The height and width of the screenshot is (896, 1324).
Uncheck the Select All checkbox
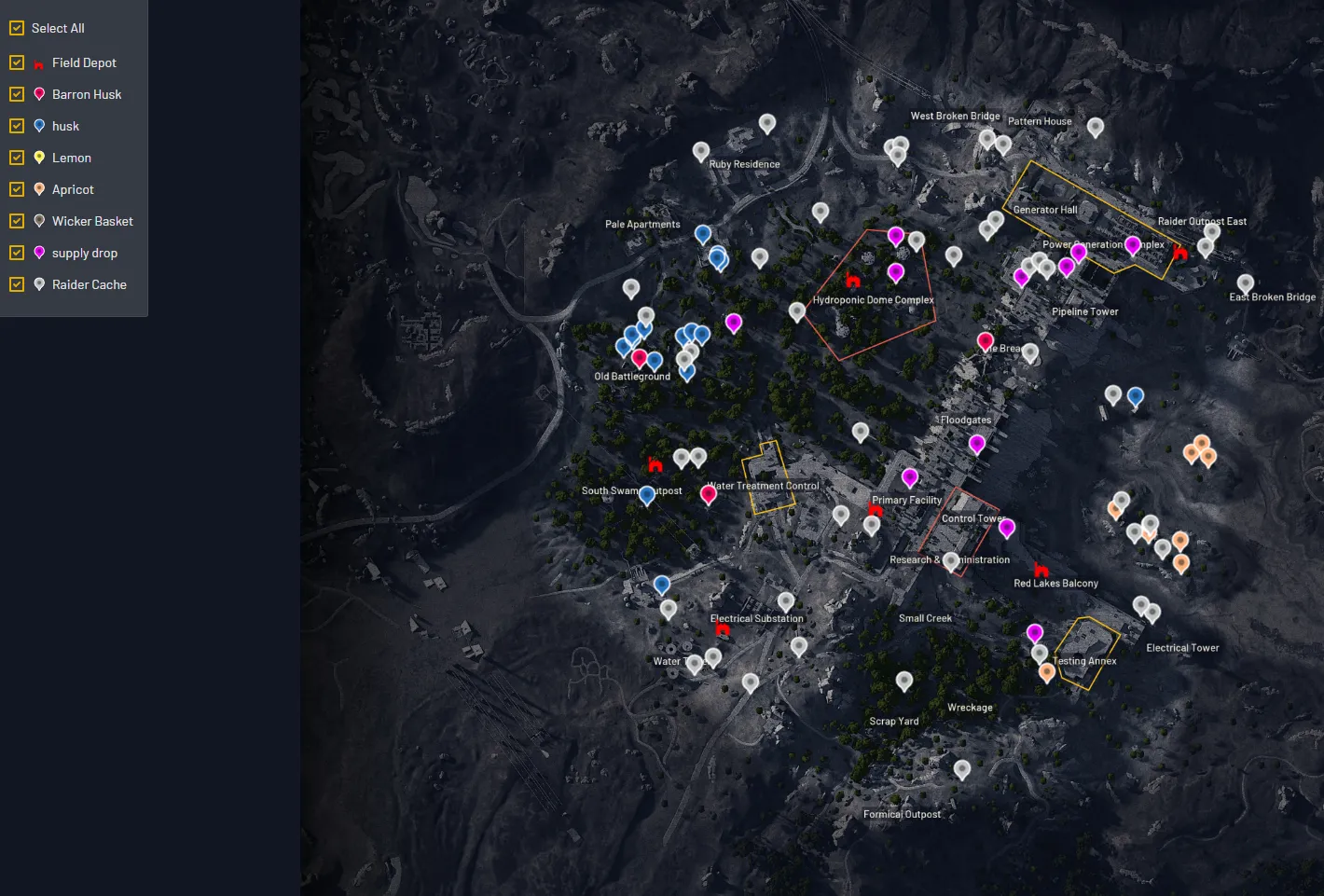click(x=16, y=28)
